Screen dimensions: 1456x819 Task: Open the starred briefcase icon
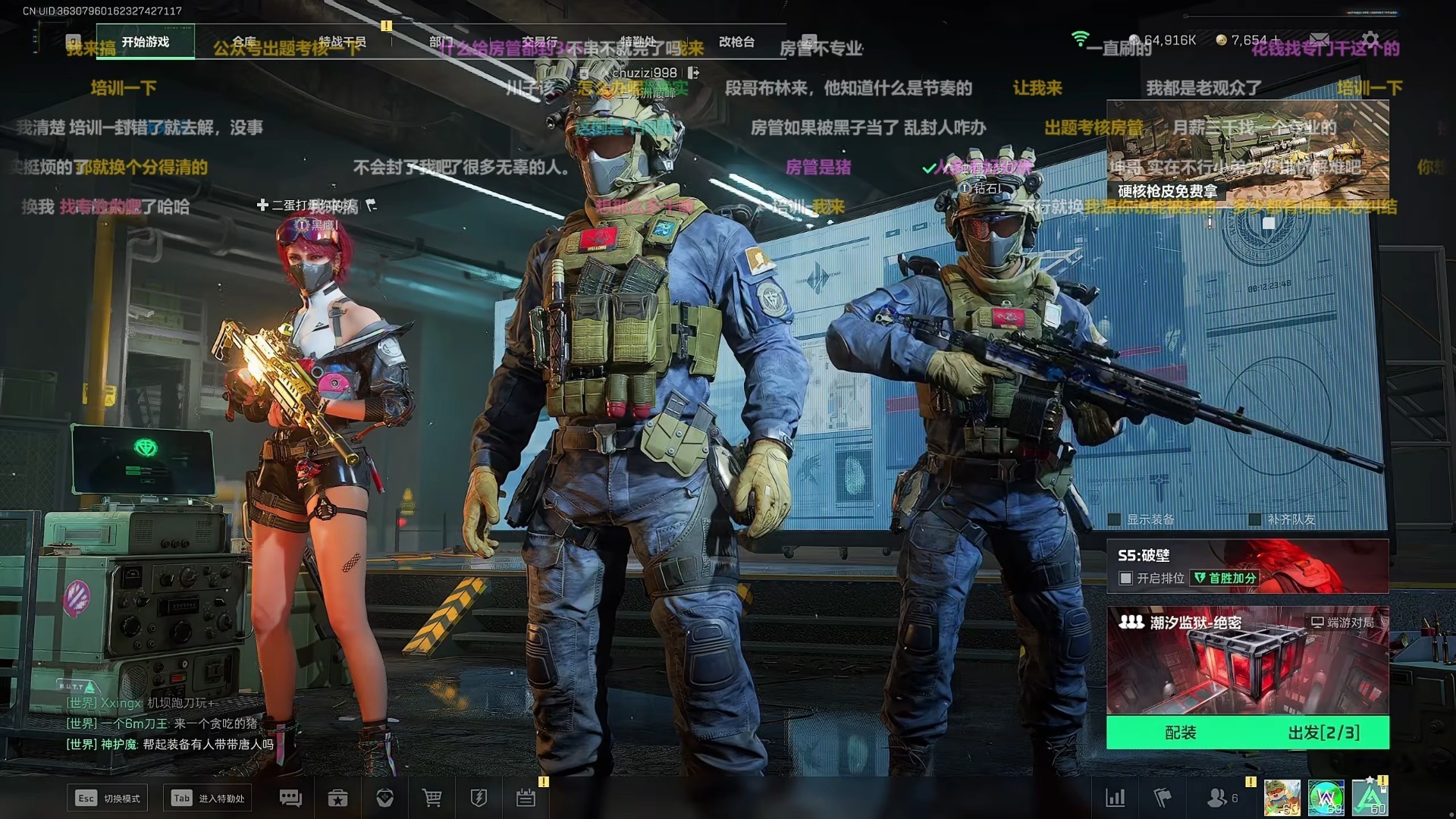coord(337,798)
